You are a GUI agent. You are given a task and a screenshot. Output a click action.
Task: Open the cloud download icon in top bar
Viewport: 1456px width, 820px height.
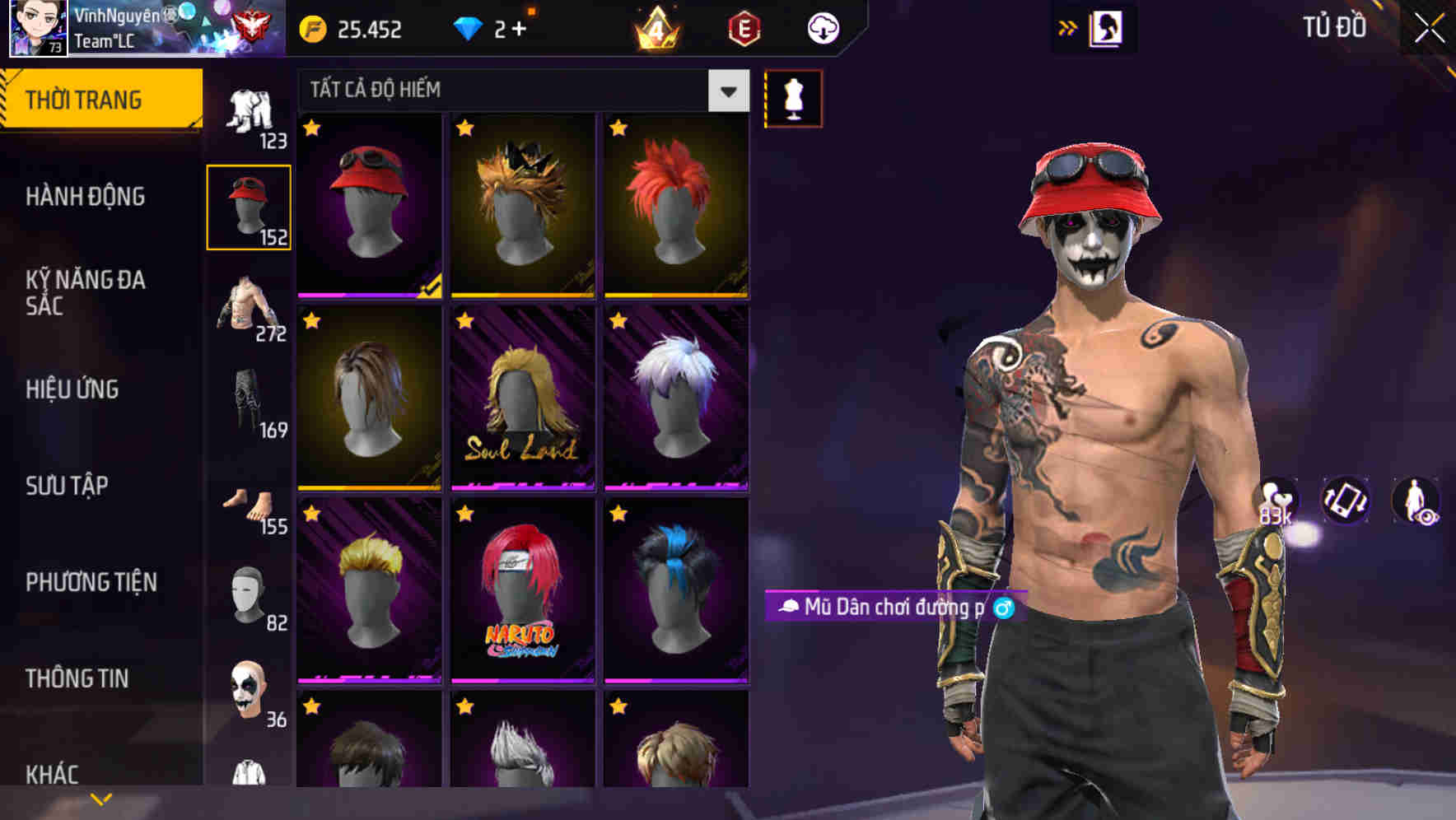tap(821, 27)
